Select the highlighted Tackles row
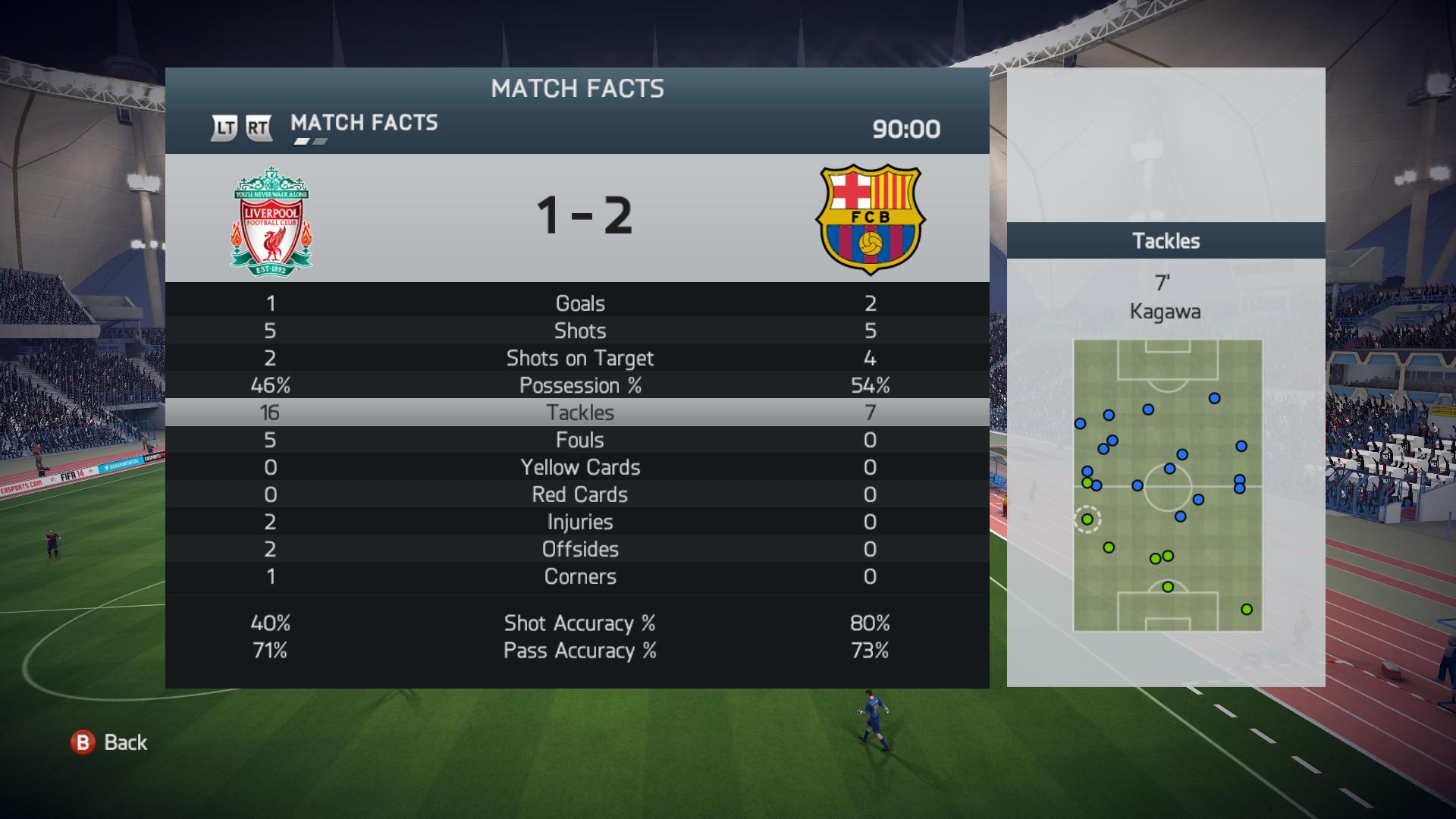 pyautogui.click(x=579, y=413)
